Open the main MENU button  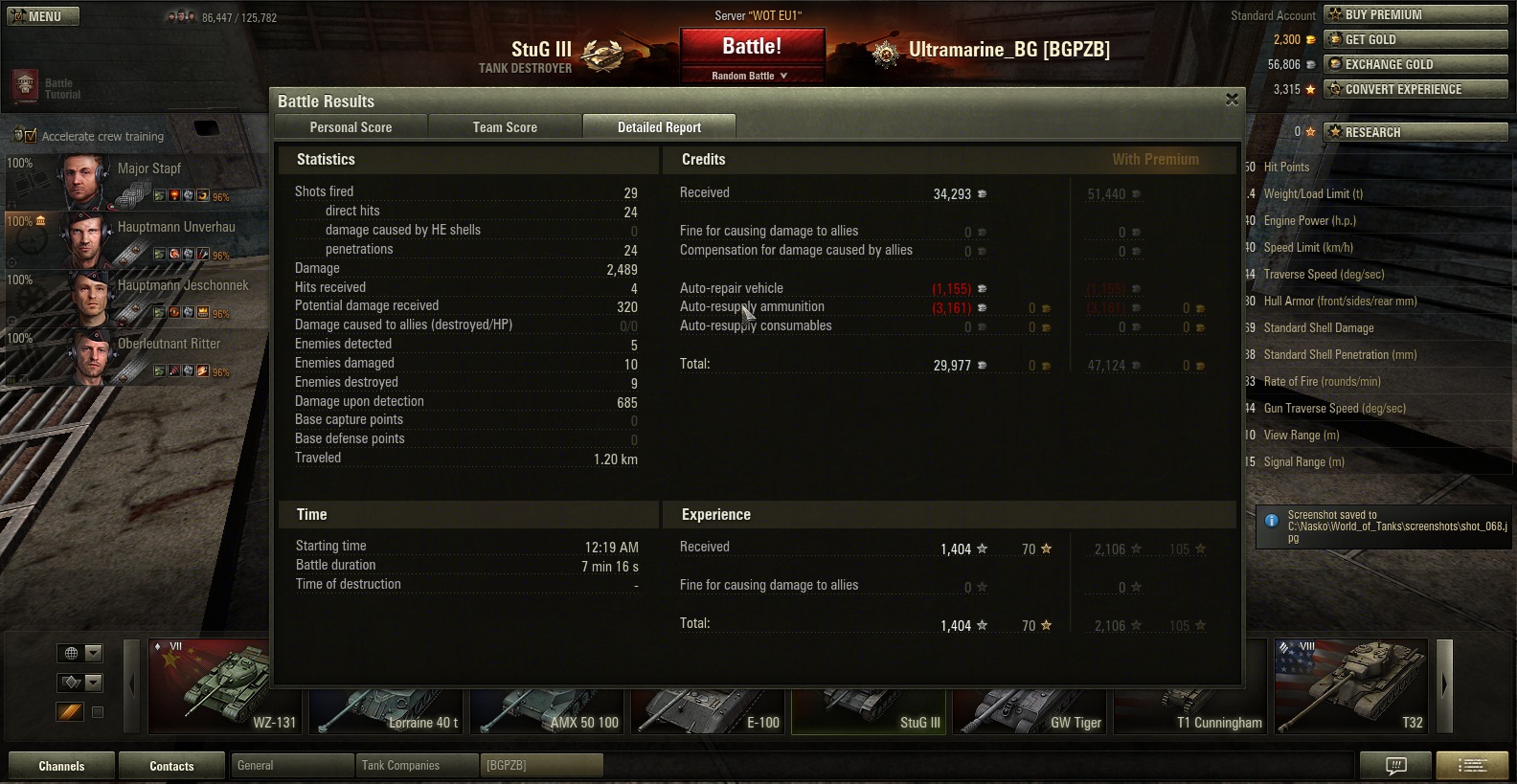pyautogui.click(x=43, y=16)
